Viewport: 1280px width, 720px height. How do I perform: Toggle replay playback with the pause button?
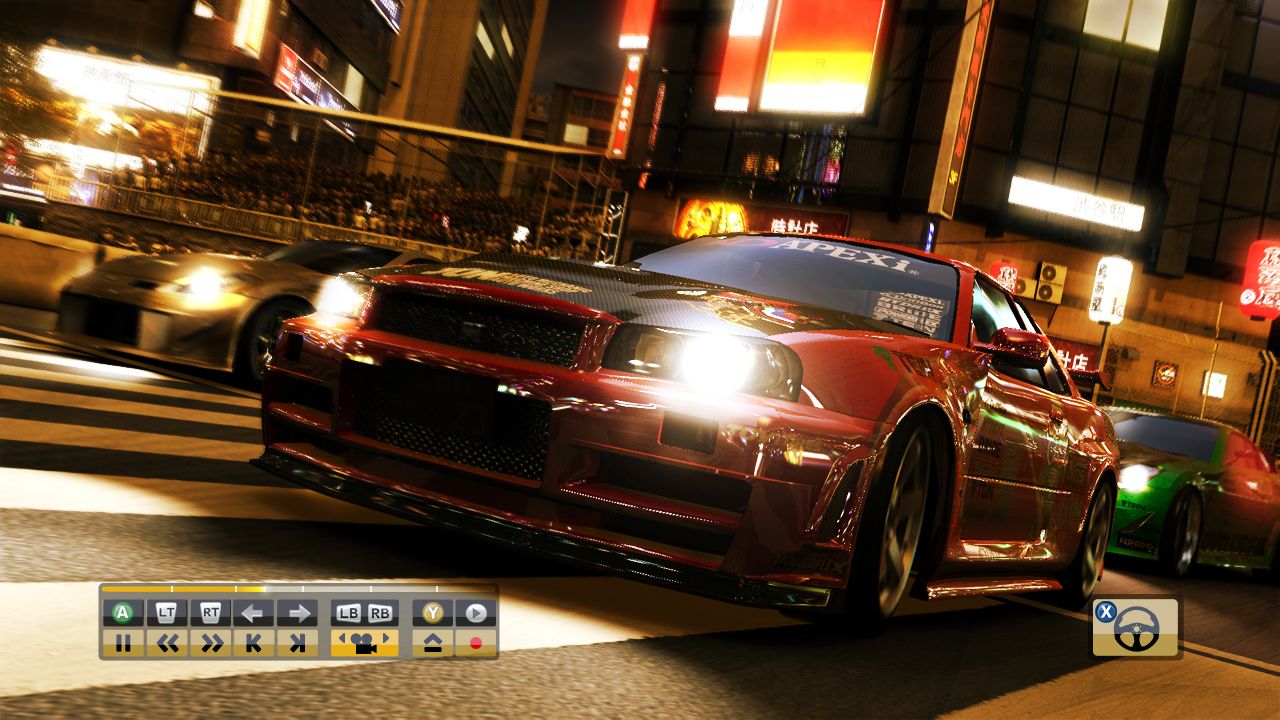(x=124, y=641)
